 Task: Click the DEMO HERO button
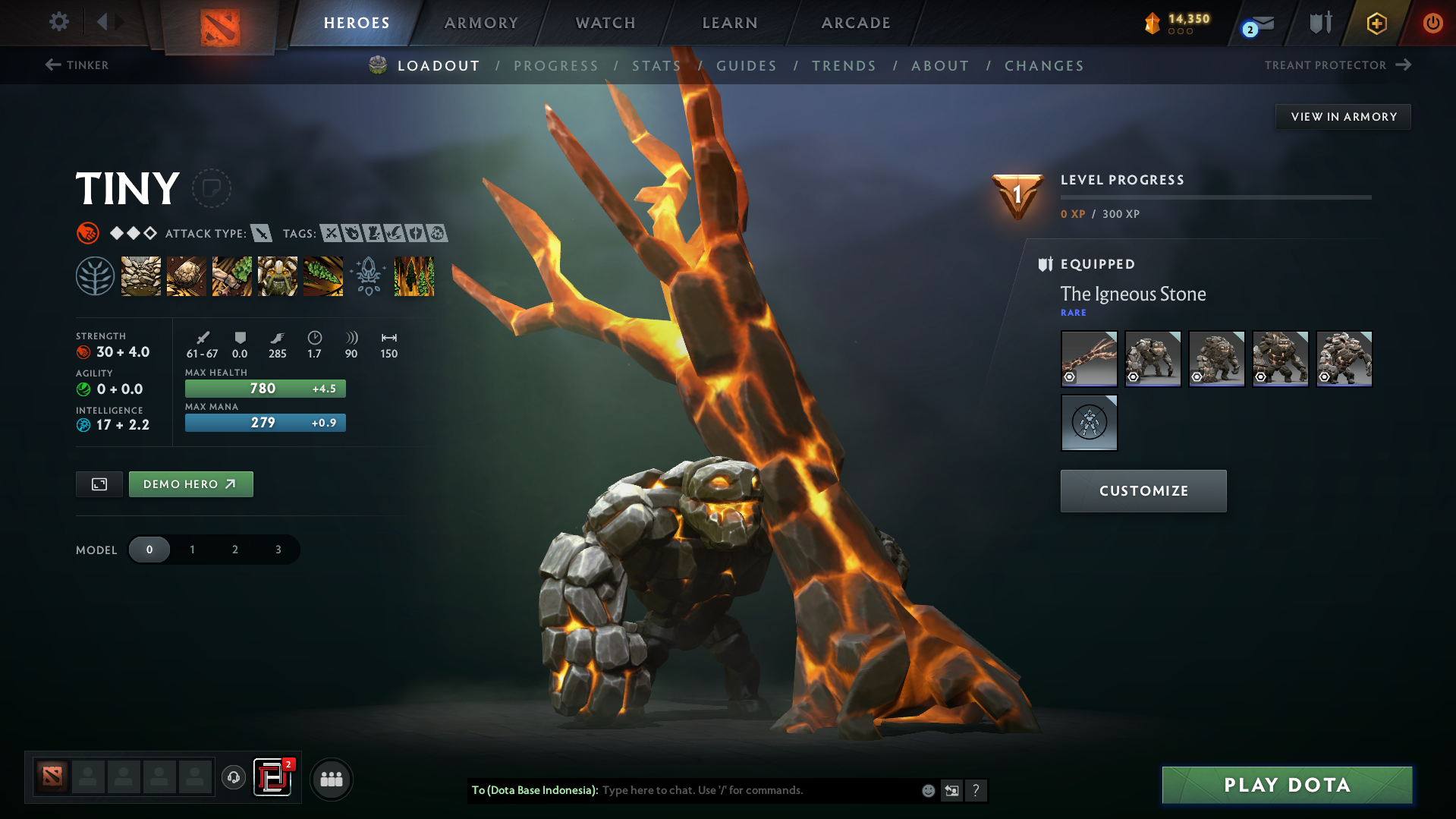(190, 484)
